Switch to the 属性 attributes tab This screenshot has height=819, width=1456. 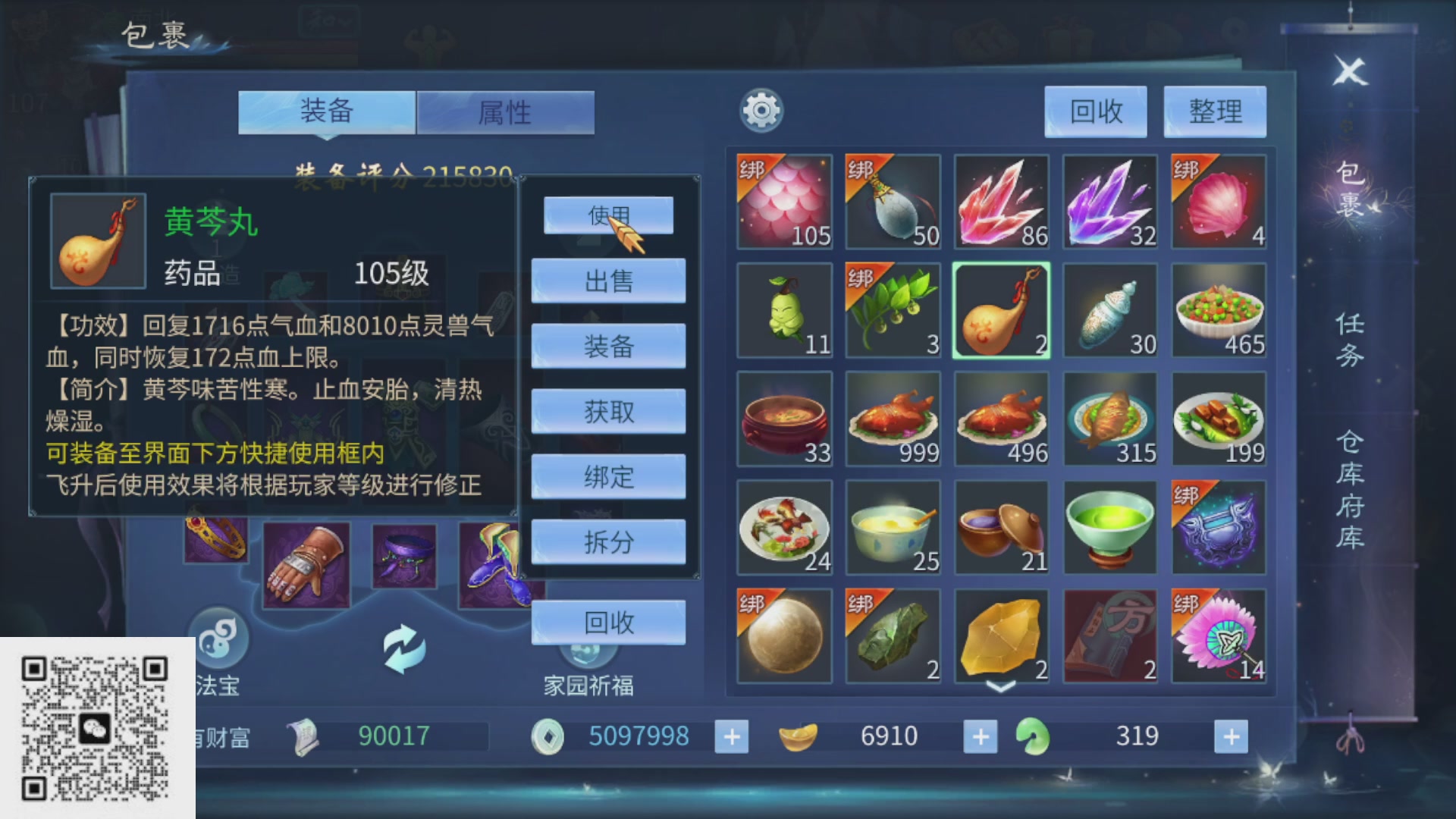505,111
